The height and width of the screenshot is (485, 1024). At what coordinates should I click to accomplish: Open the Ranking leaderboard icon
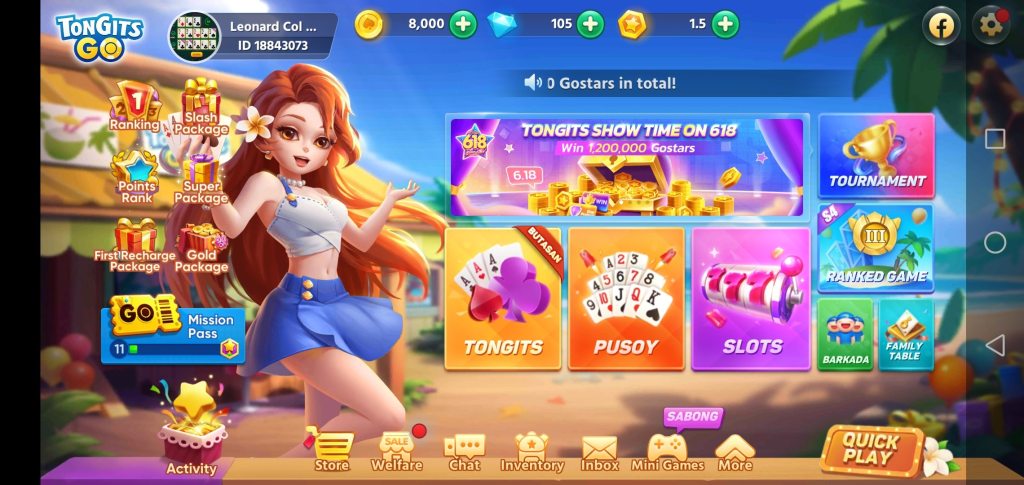click(x=134, y=108)
